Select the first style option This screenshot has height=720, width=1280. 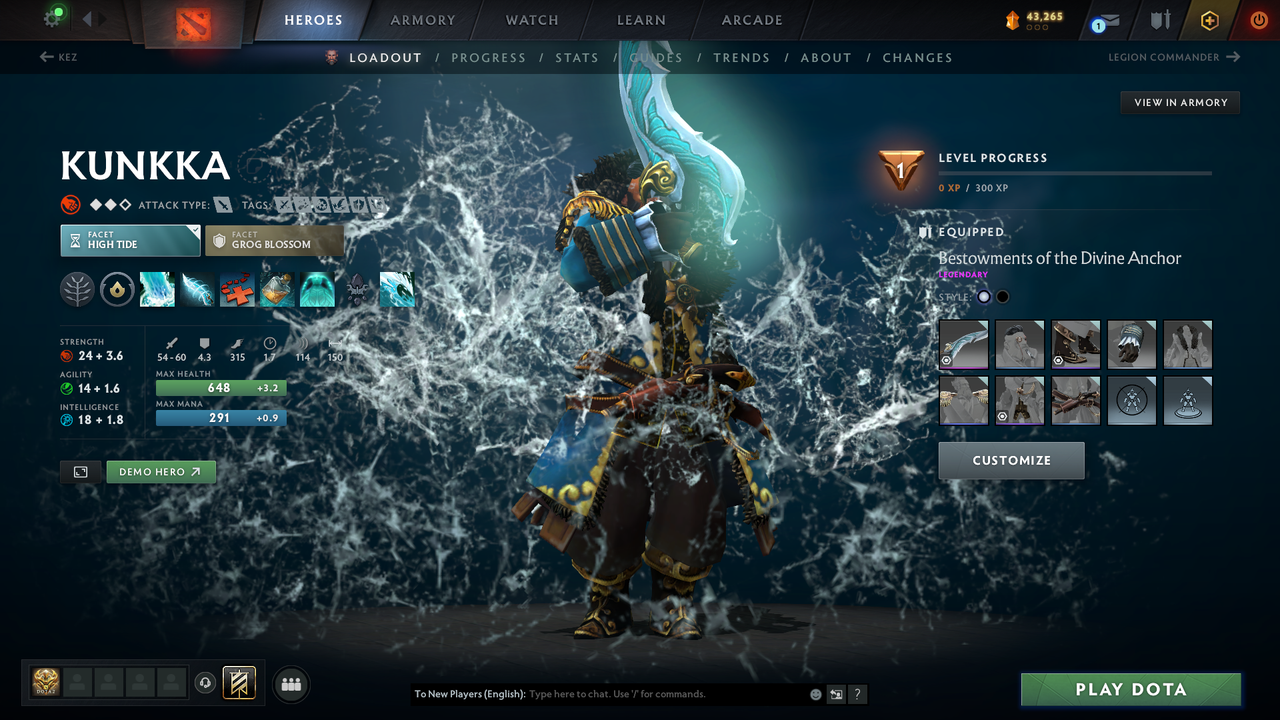tap(983, 296)
